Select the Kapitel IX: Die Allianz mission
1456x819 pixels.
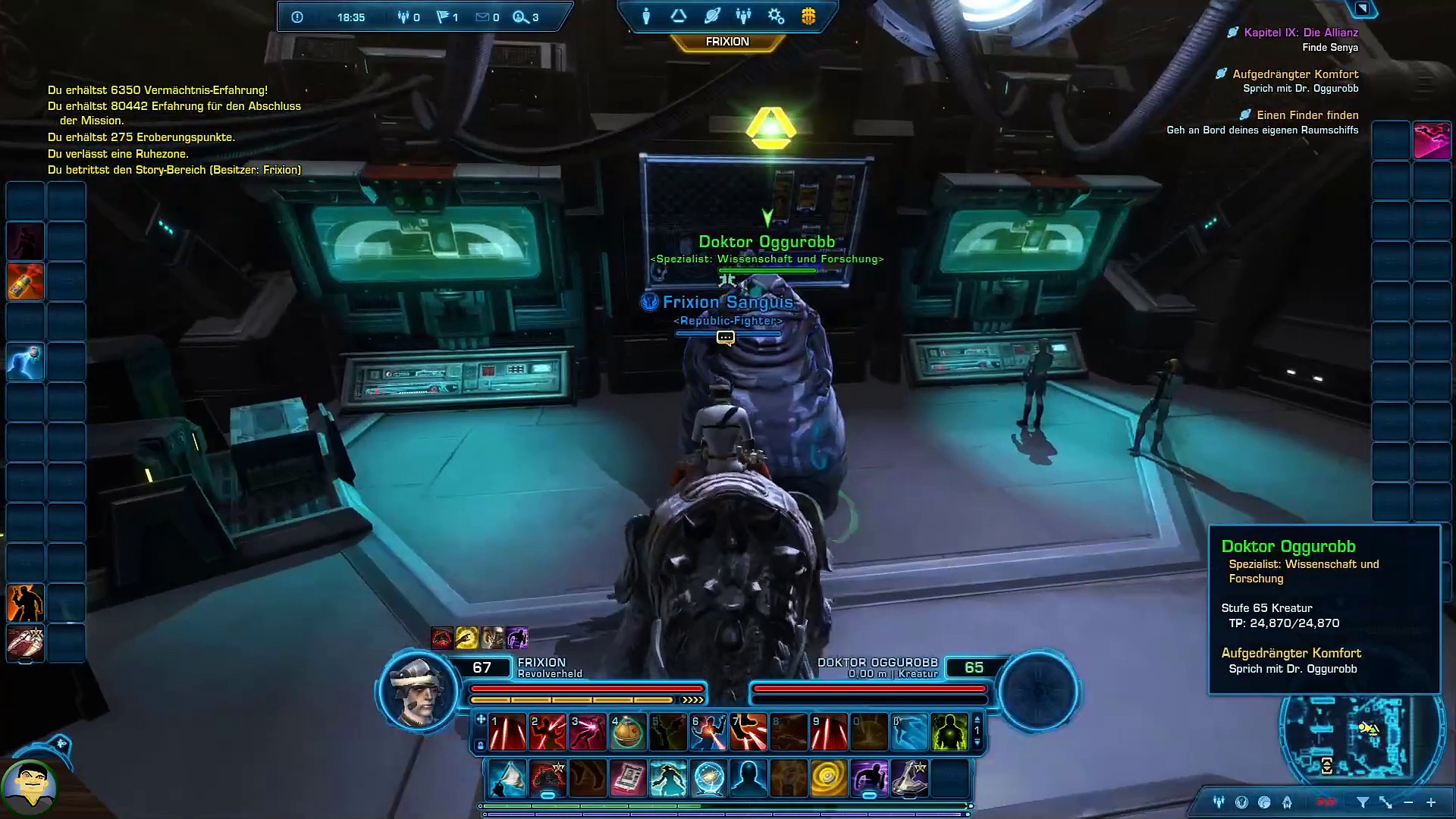(x=1301, y=33)
